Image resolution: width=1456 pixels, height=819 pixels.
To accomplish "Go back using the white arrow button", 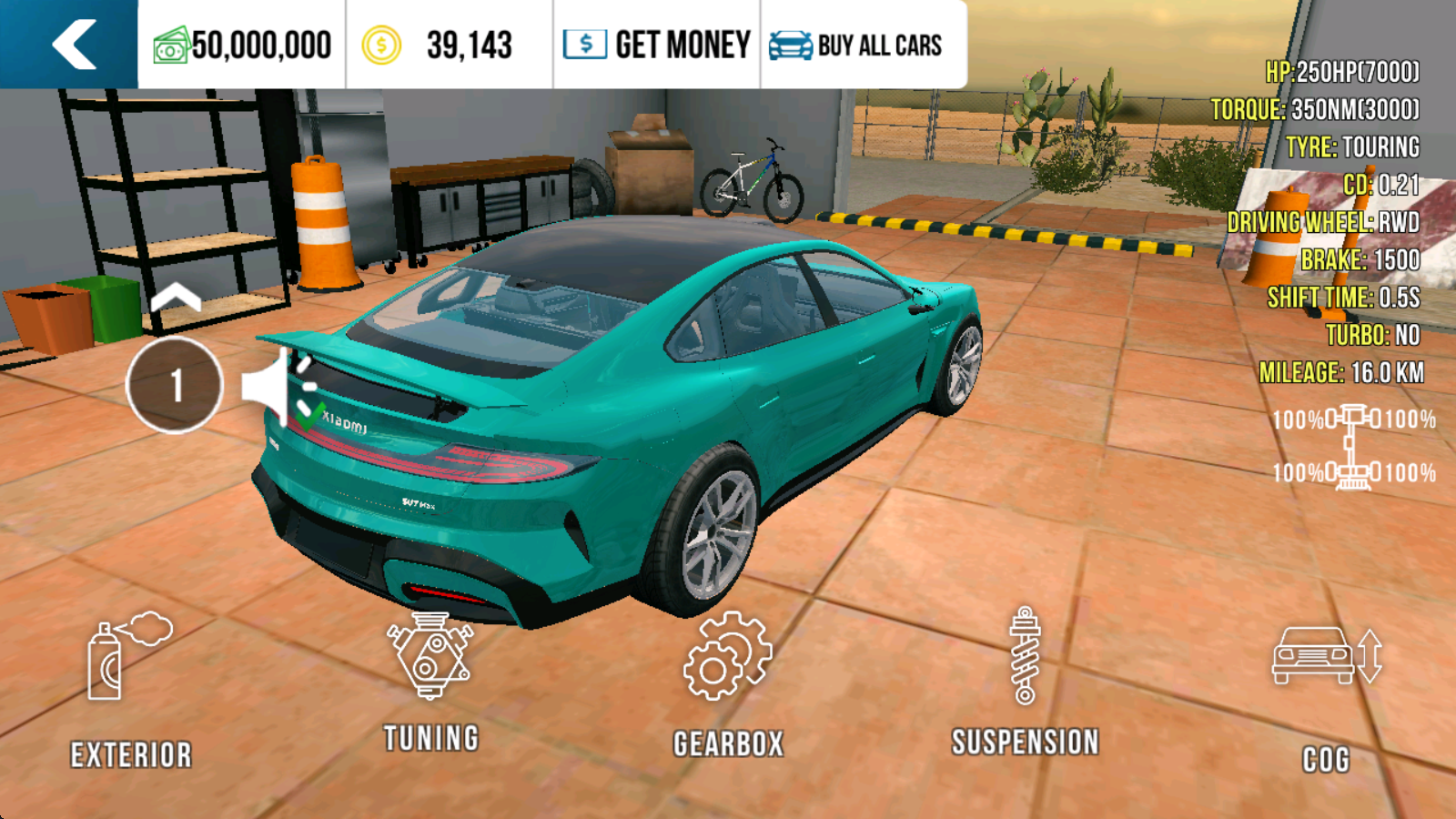I will point(73,45).
